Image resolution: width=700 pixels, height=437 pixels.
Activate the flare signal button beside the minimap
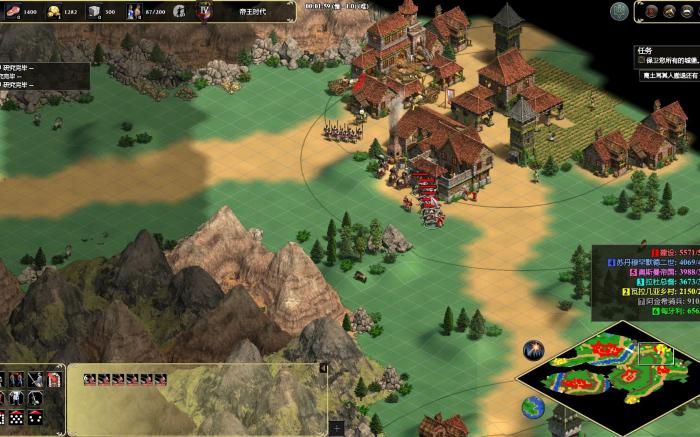(x=533, y=351)
